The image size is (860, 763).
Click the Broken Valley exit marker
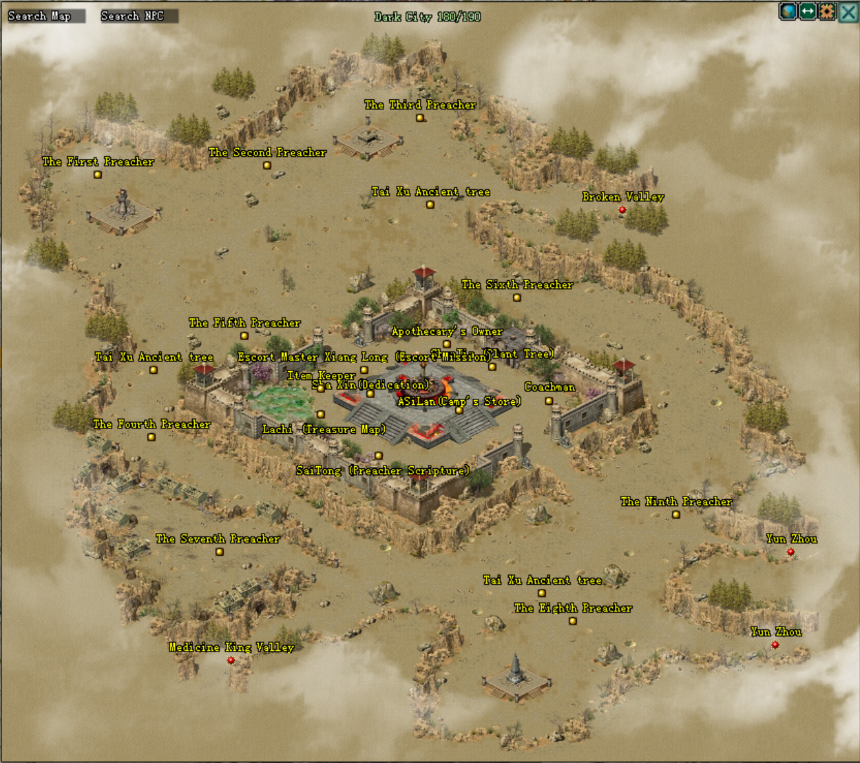pyautogui.click(x=622, y=210)
